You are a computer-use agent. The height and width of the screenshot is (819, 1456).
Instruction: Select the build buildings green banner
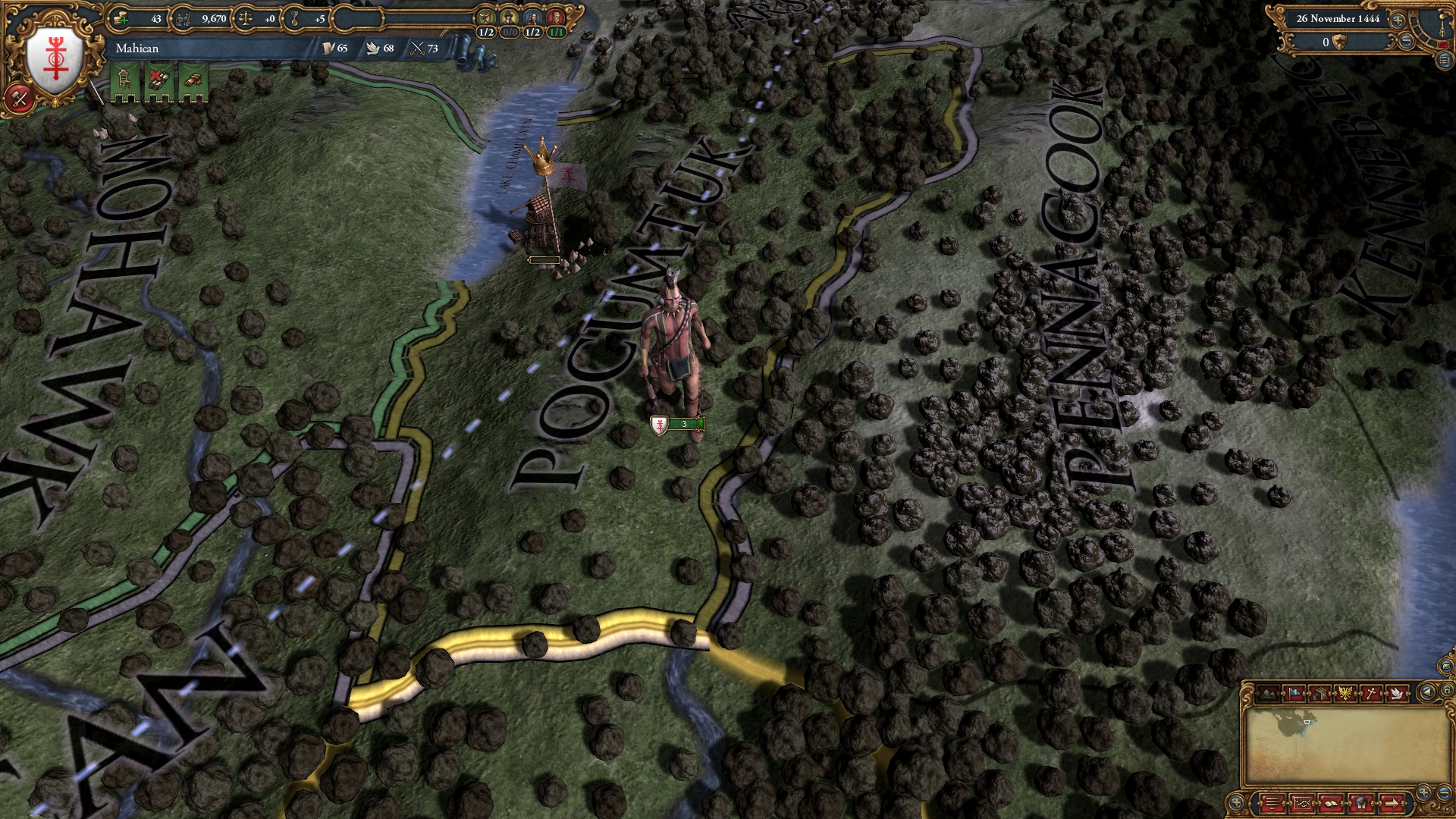[124, 78]
